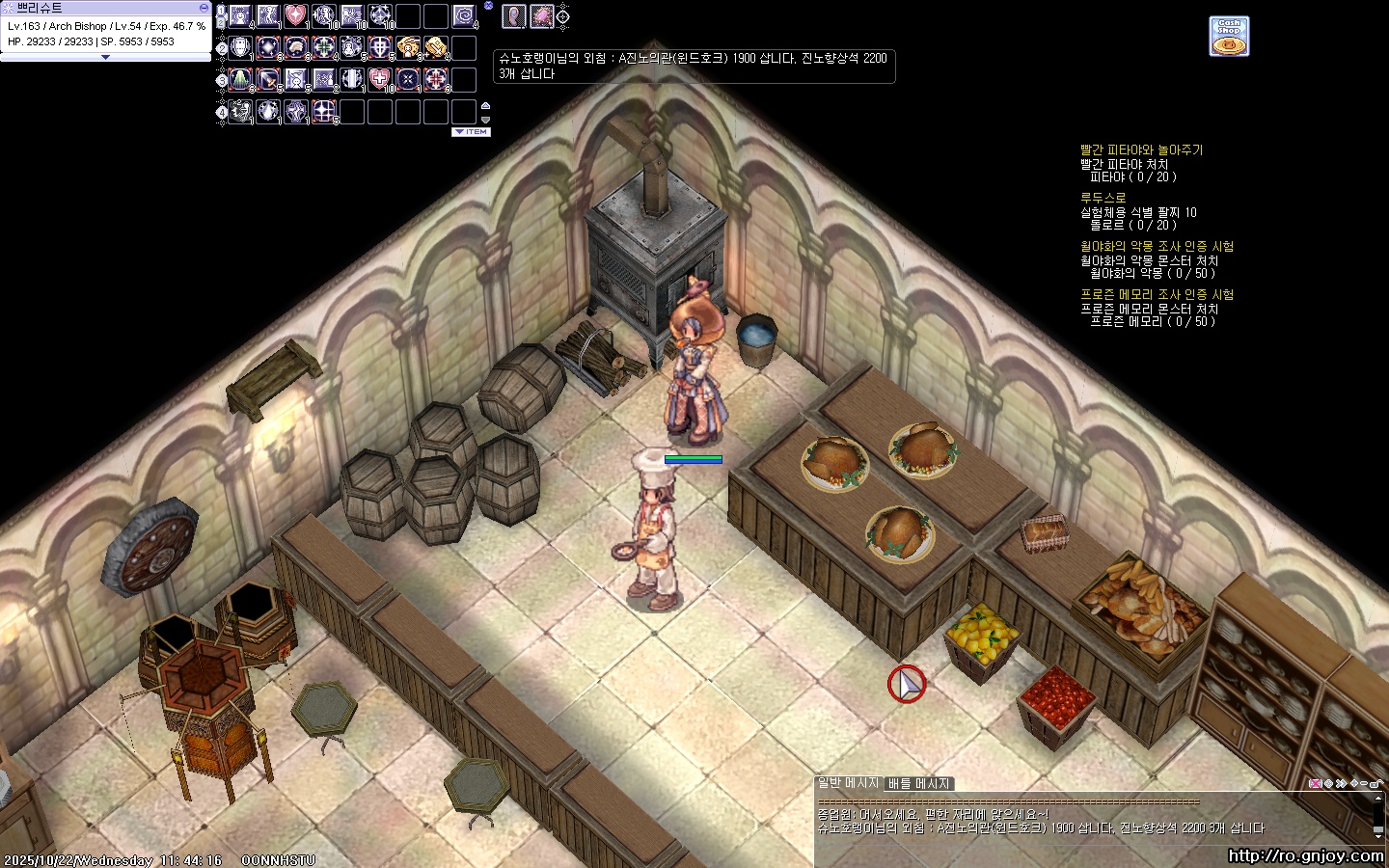Cast the golden angel skill
The height and width of the screenshot is (868, 1389).
pos(408,47)
